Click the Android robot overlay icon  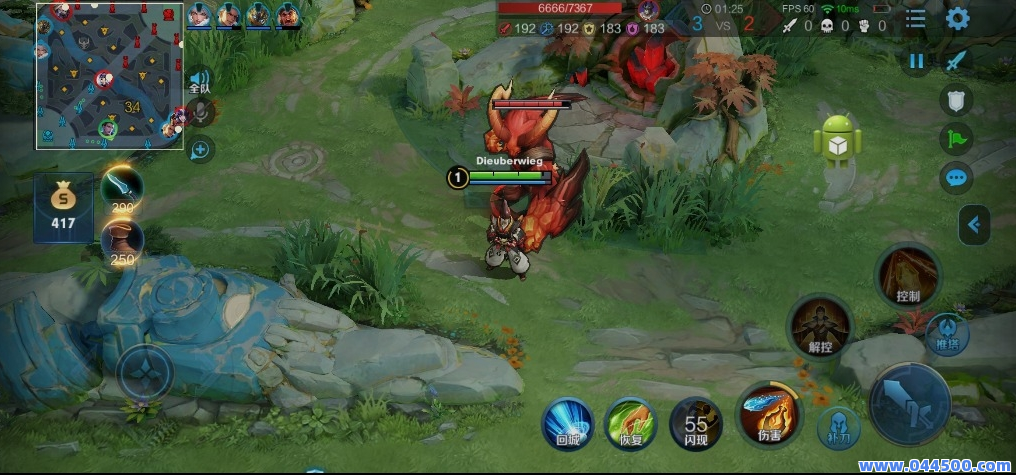[837, 140]
